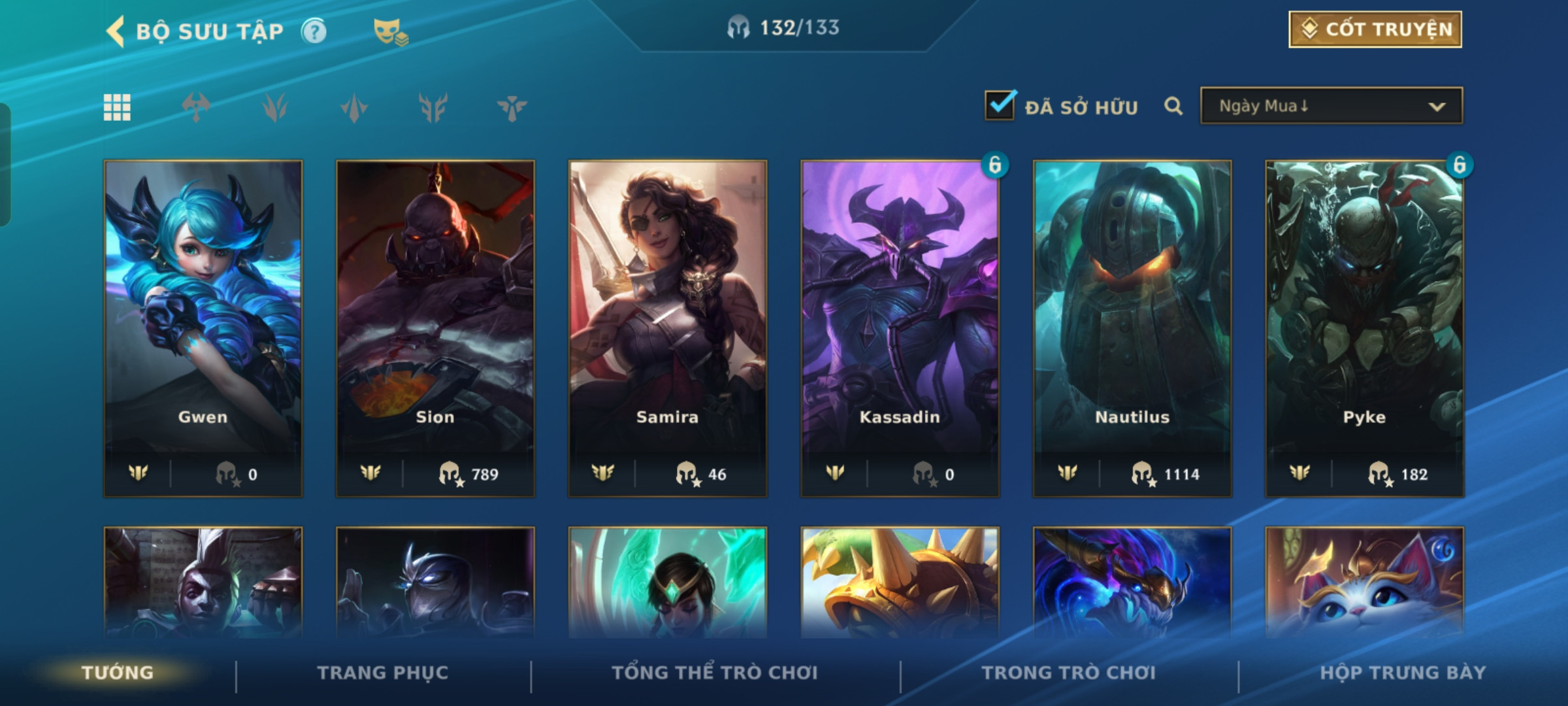Open champion search magnifier
Viewport: 1568px width, 706px height.
1173,106
